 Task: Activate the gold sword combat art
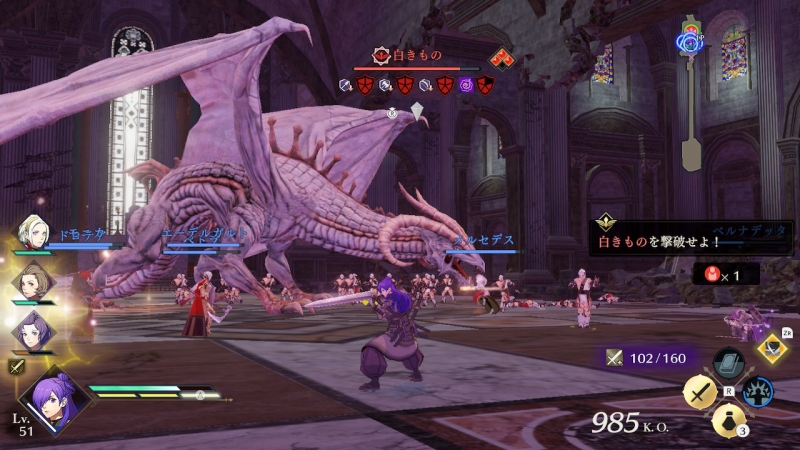[699, 392]
